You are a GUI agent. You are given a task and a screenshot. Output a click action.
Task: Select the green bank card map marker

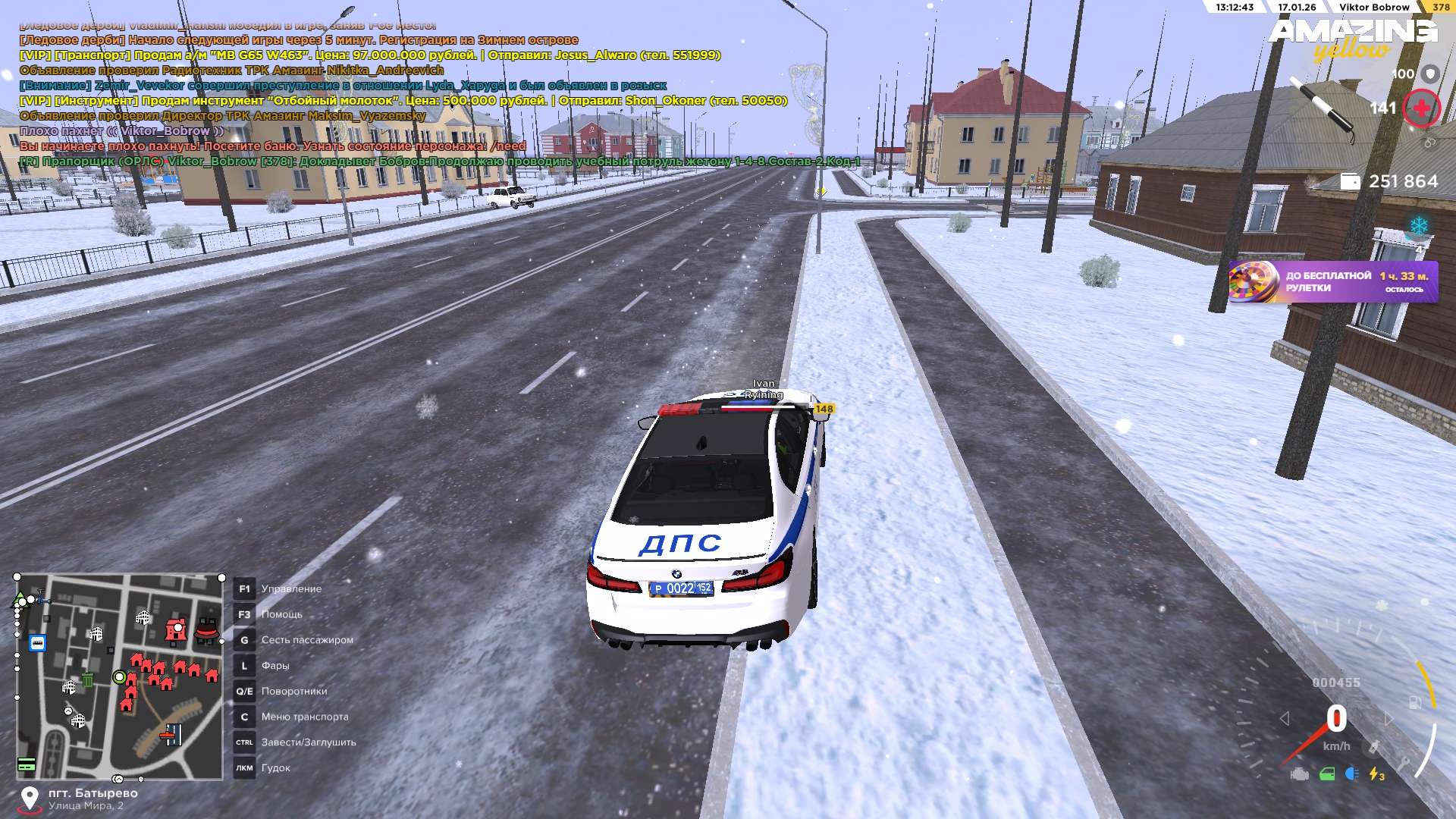point(27,764)
